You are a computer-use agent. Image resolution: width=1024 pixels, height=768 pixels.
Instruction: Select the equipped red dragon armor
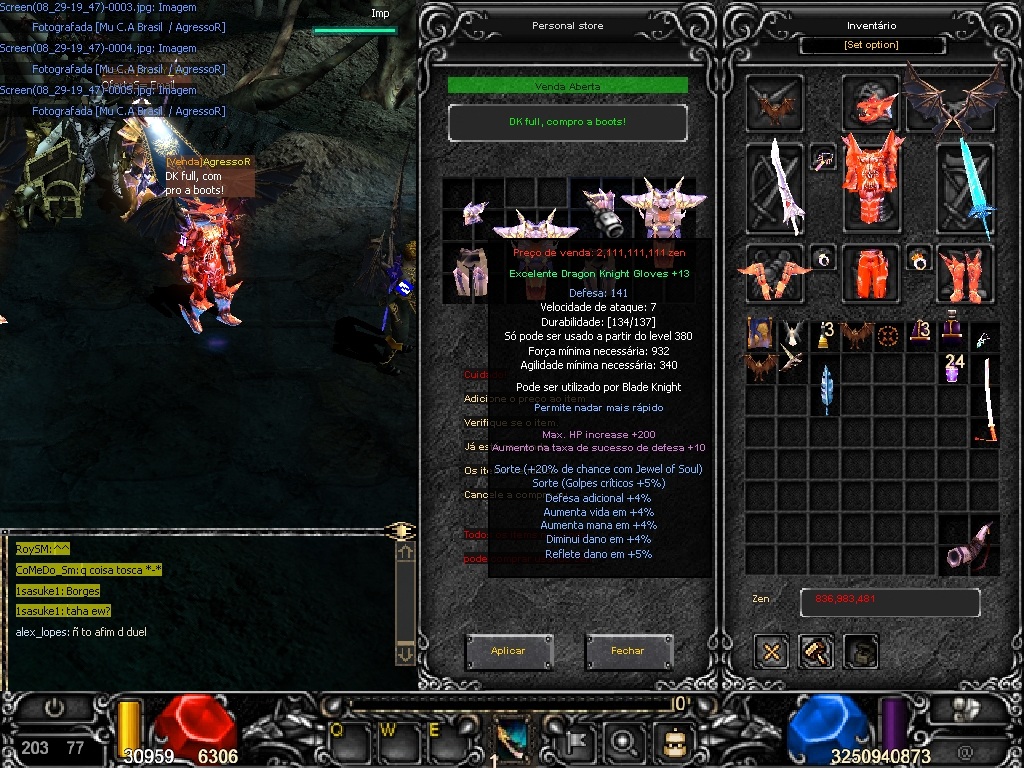click(x=871, y=182)
